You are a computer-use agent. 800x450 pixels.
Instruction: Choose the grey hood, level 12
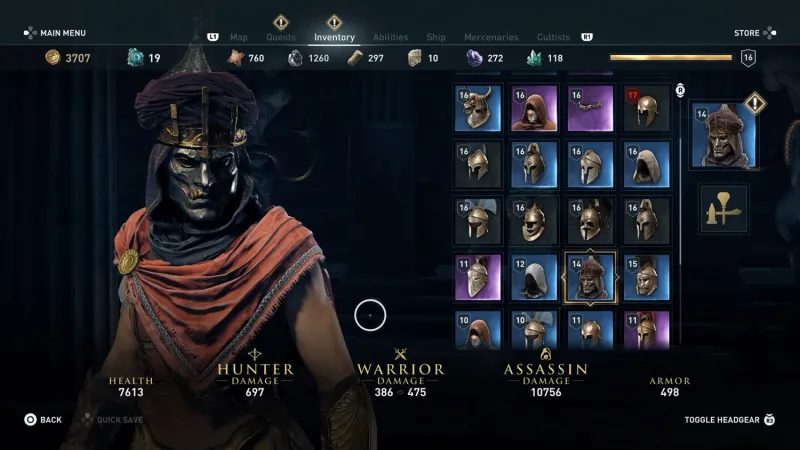[534, 277]
